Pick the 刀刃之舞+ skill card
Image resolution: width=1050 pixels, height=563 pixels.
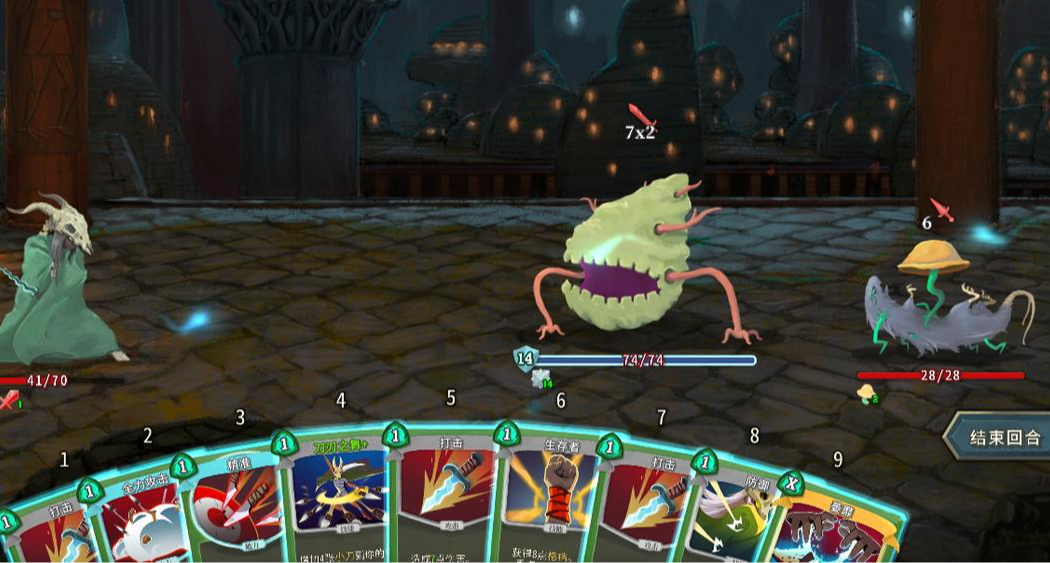[x=338, y=500]
